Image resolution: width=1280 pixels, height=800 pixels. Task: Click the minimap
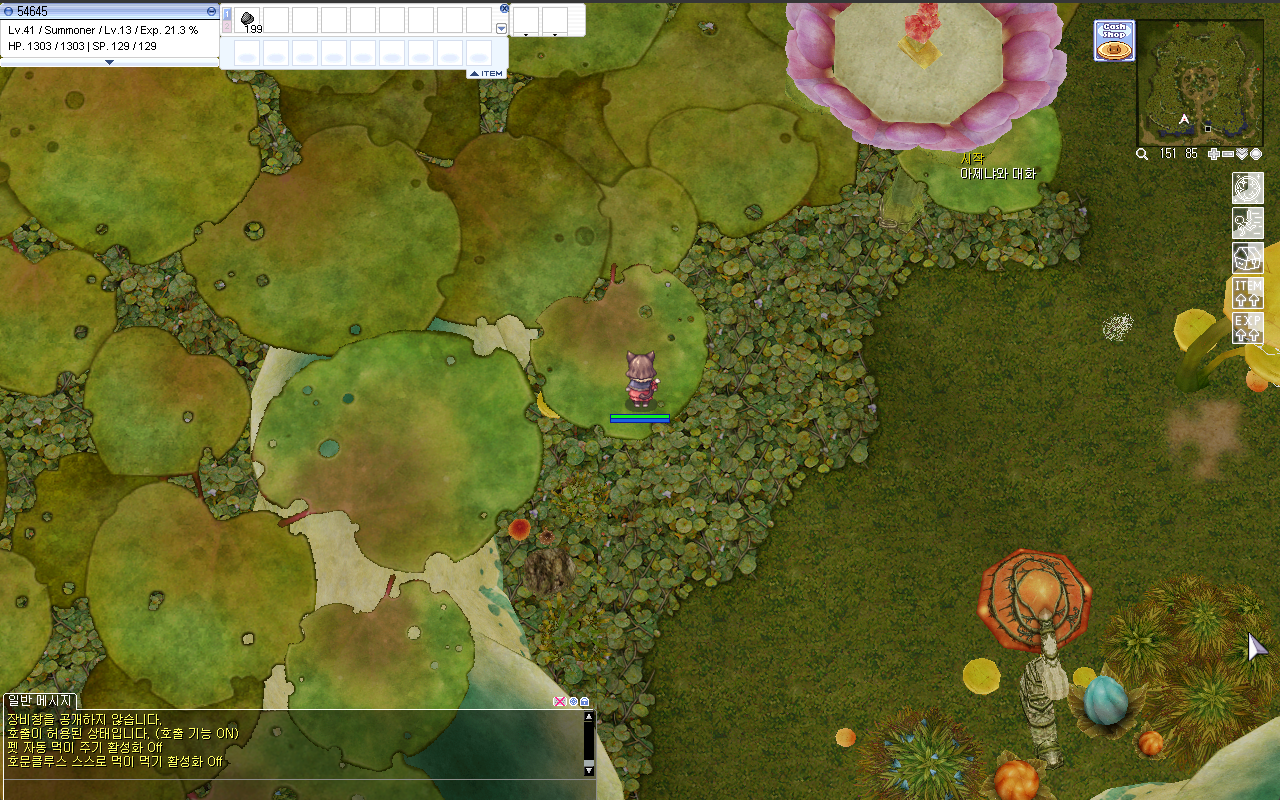pos(1199,83)
